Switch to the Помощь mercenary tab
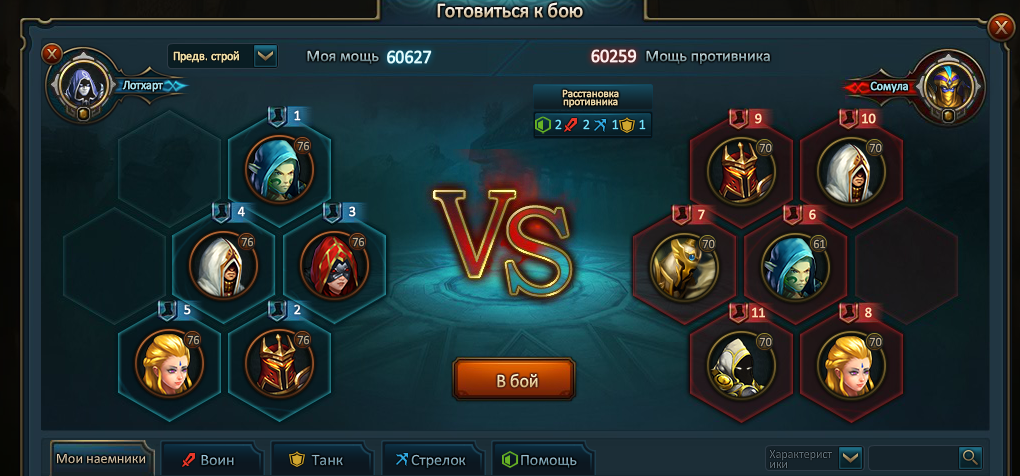 [540, 460]
